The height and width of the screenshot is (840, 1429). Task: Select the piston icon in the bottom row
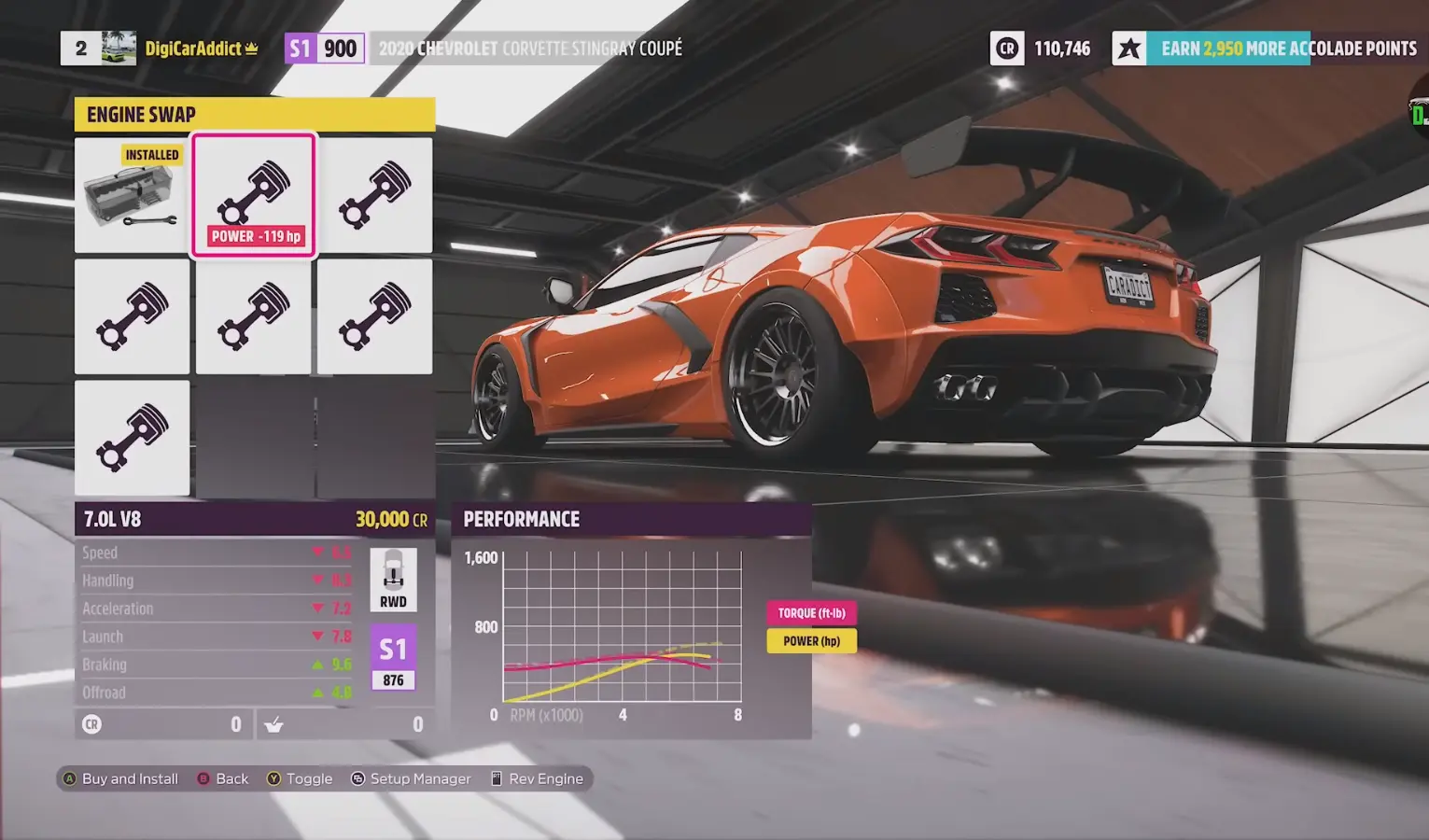coord(132,438)
